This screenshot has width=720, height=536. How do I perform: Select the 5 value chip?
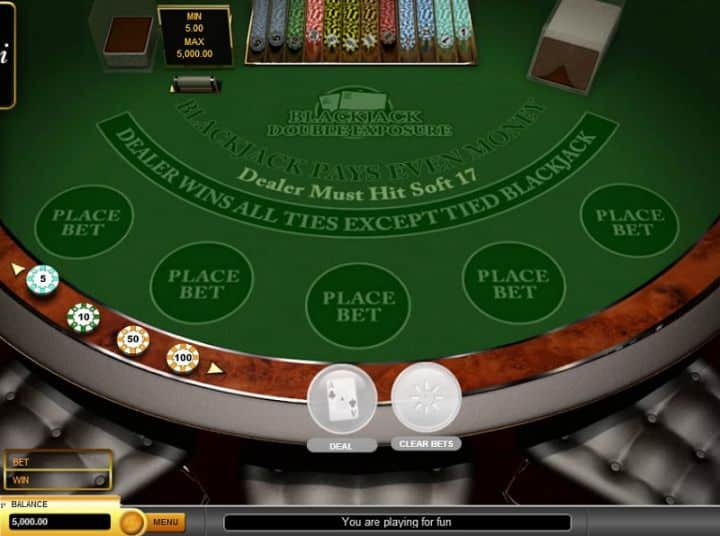[42, 279]
